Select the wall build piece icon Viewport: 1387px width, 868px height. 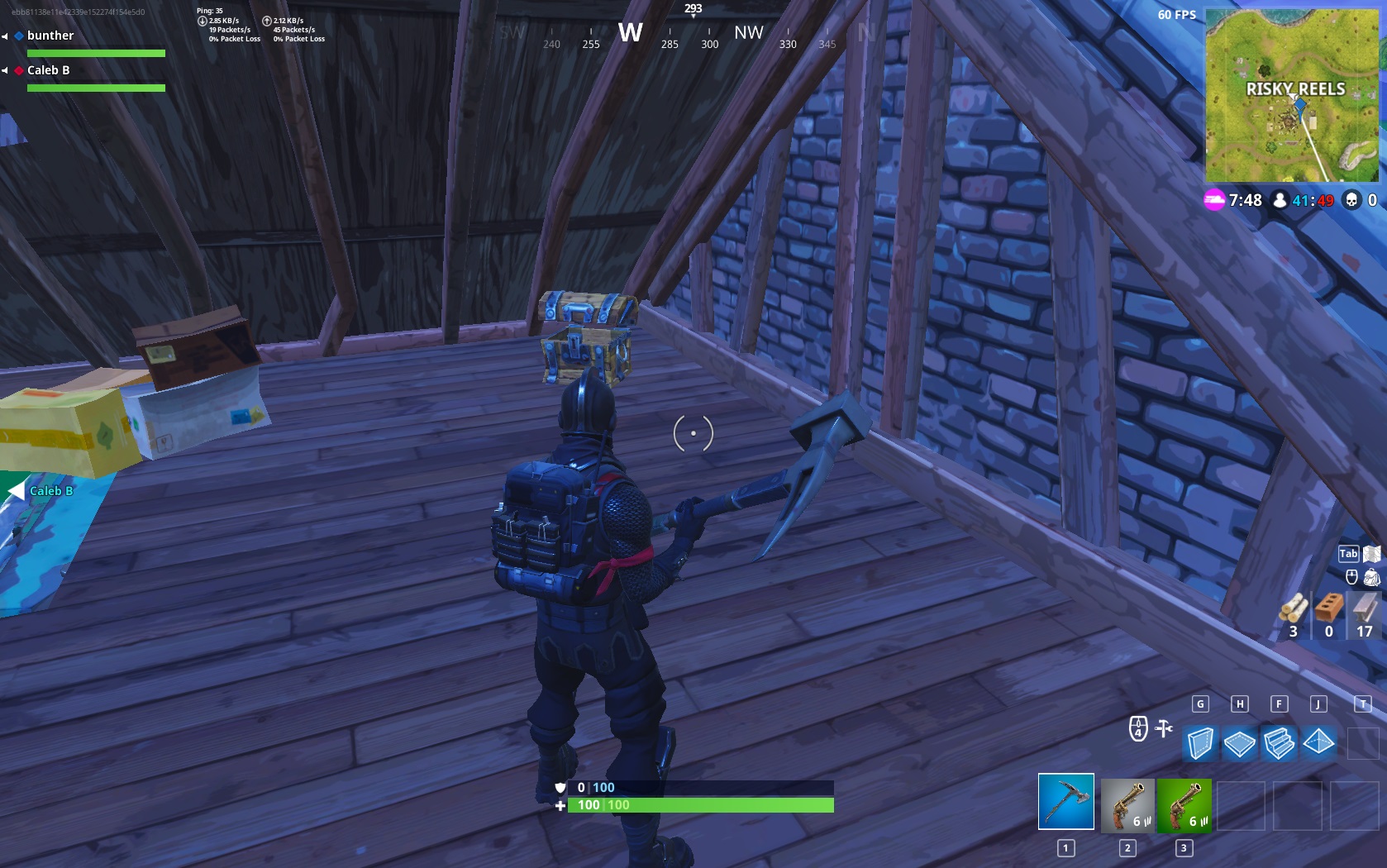[x=1200, y=743]
